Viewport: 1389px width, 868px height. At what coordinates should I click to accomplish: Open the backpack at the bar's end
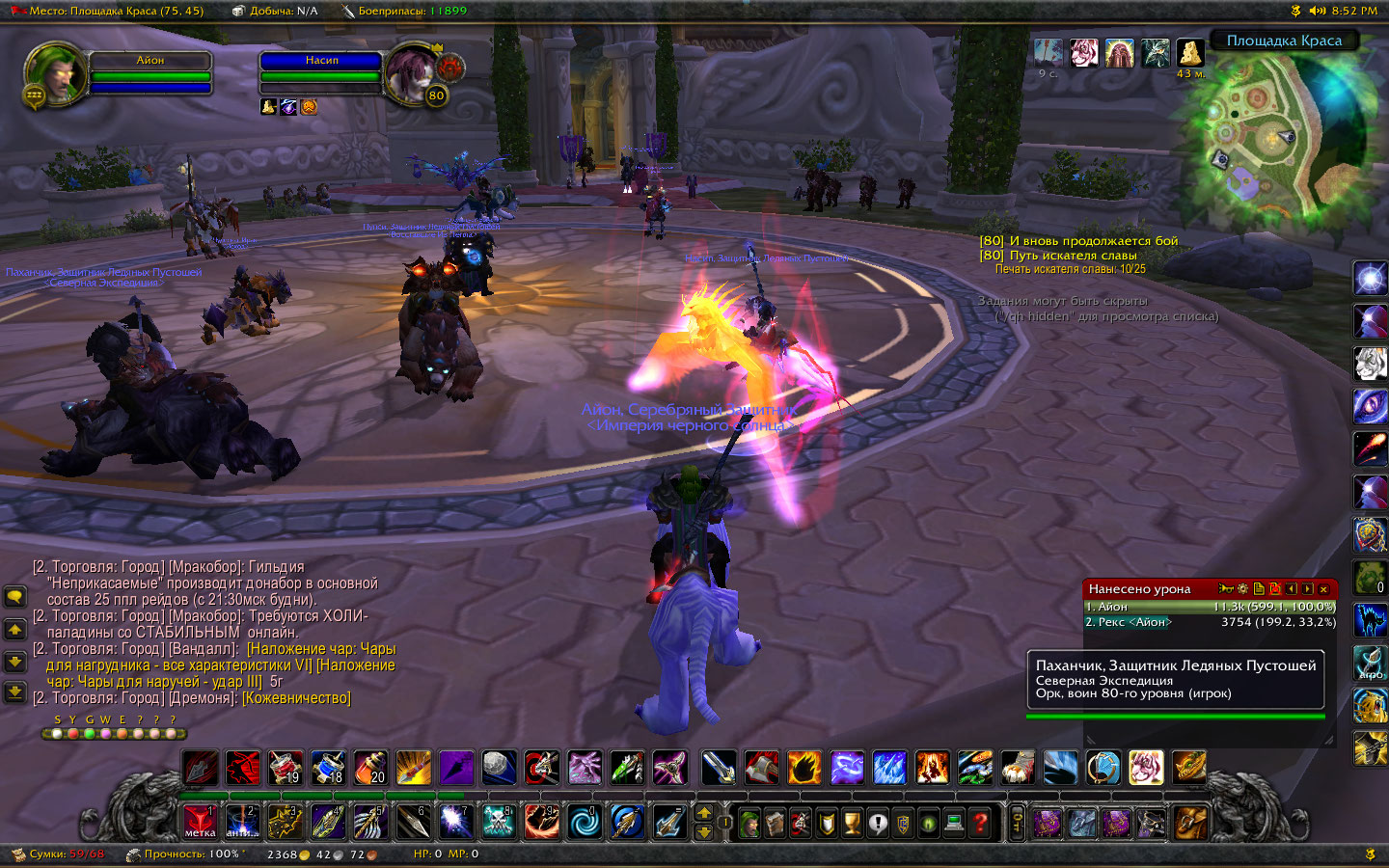pyautogui.click(x=1190, y=823)
